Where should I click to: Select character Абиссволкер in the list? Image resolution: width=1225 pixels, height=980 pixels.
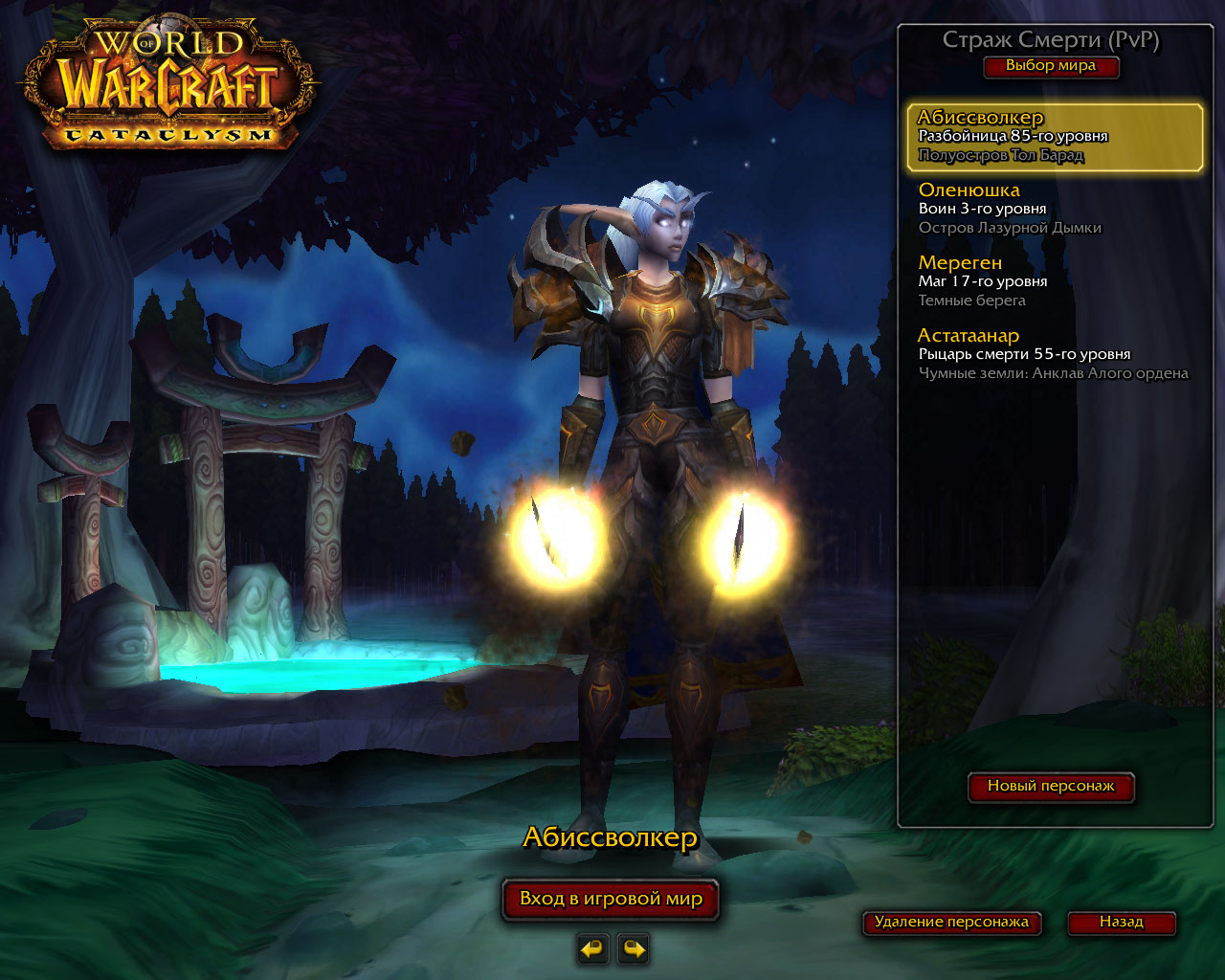click(x=1054, y=137)
